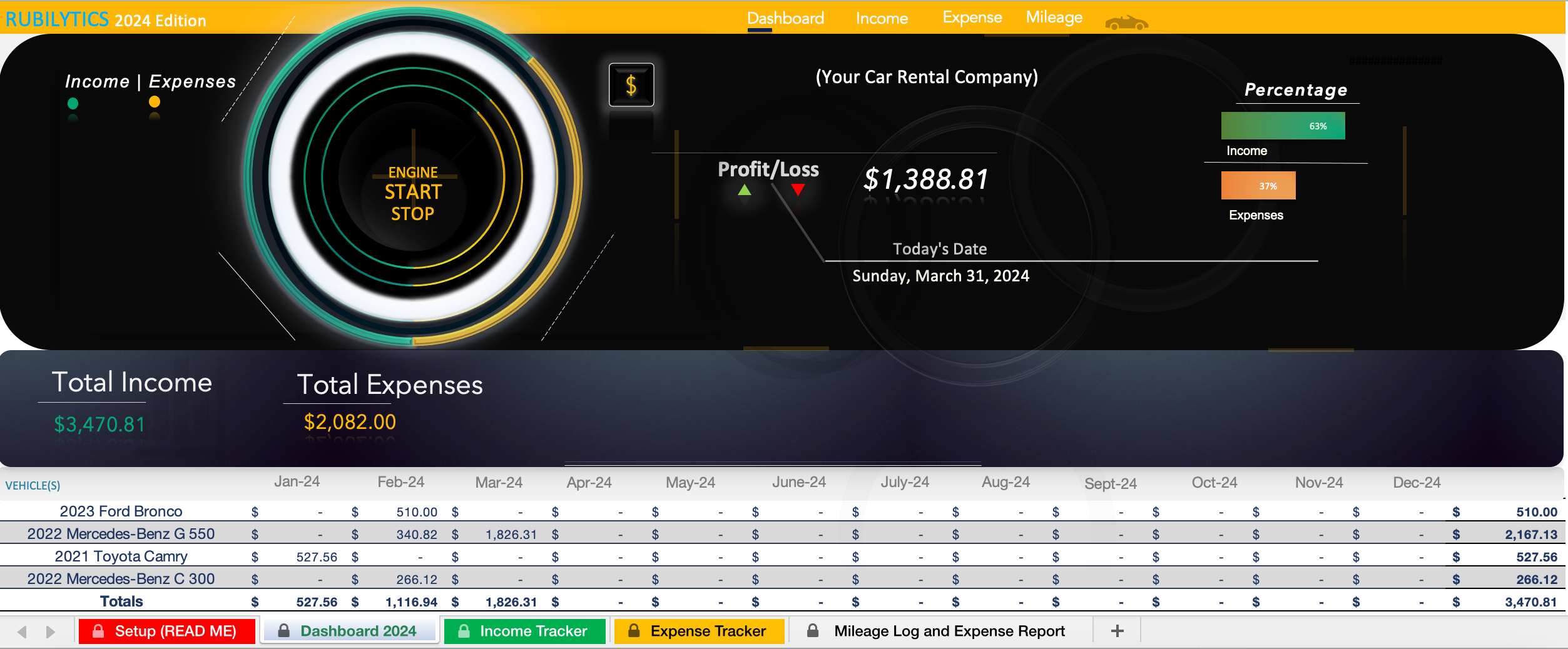Switch to the Expense Tracker sheet tab
1568x649 pixels.
(x=708, y=631)
